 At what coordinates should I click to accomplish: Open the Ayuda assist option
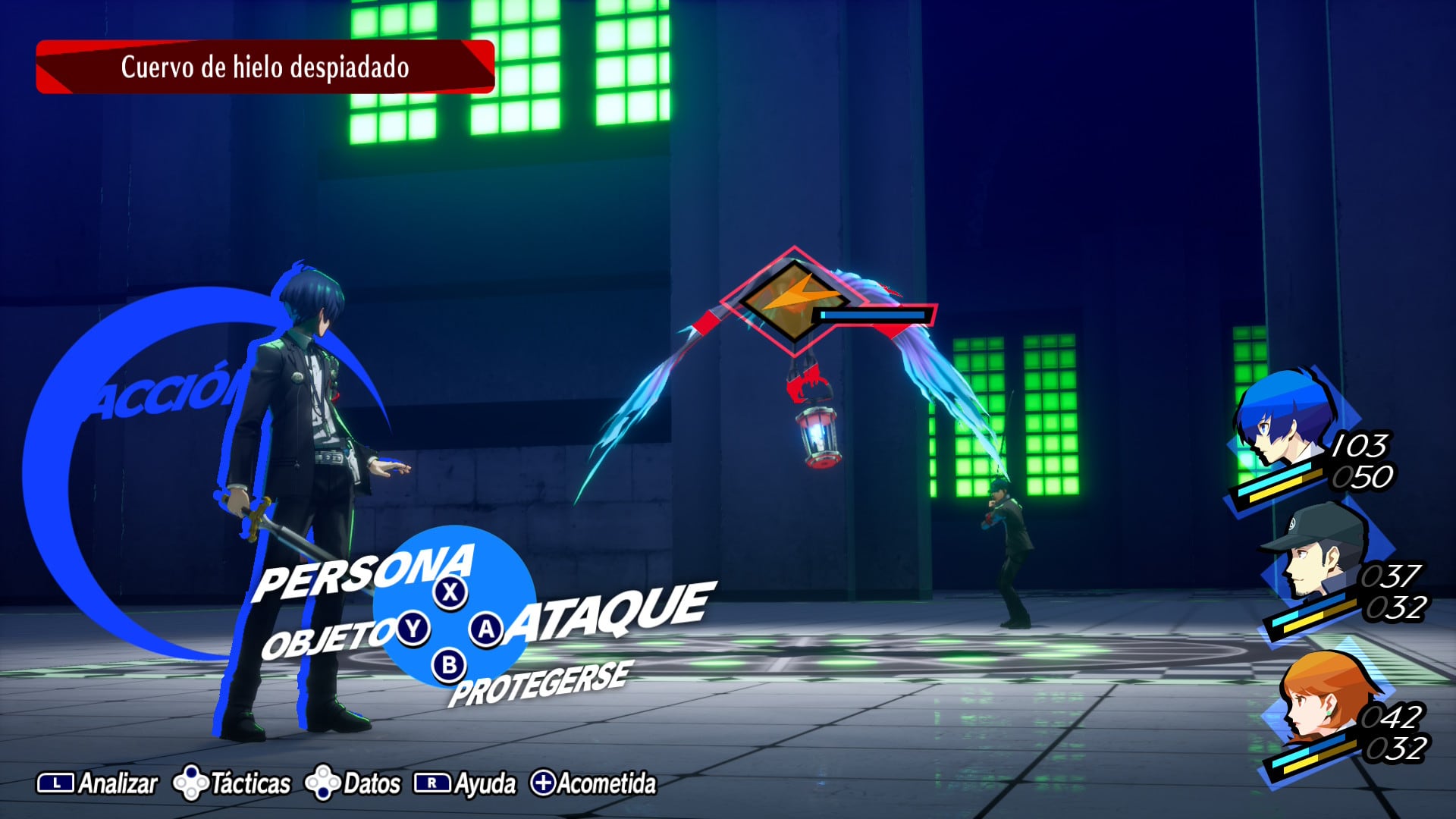(x=465, y=783)
